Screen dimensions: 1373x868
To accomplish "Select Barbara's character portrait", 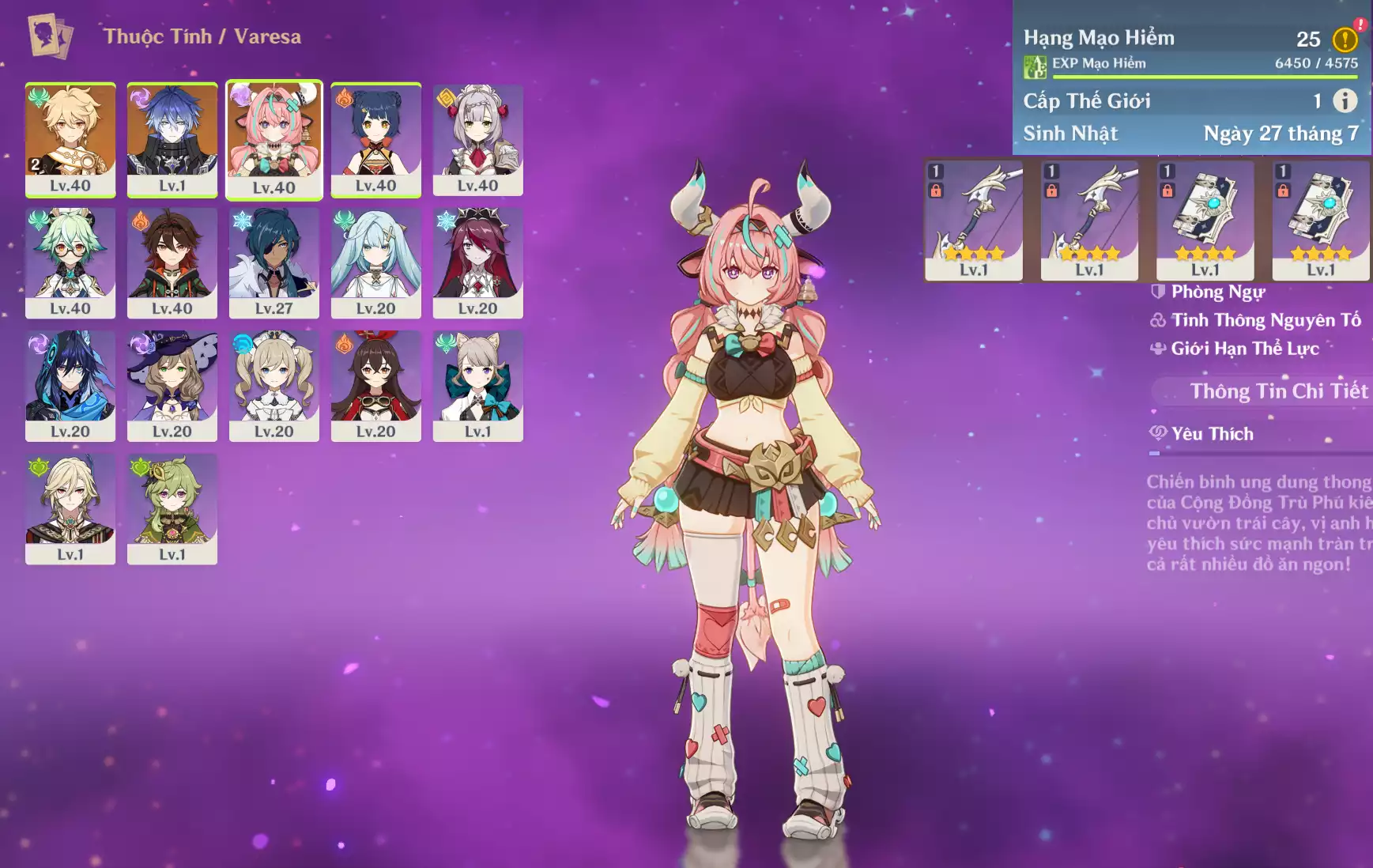I will coord(274,386).
